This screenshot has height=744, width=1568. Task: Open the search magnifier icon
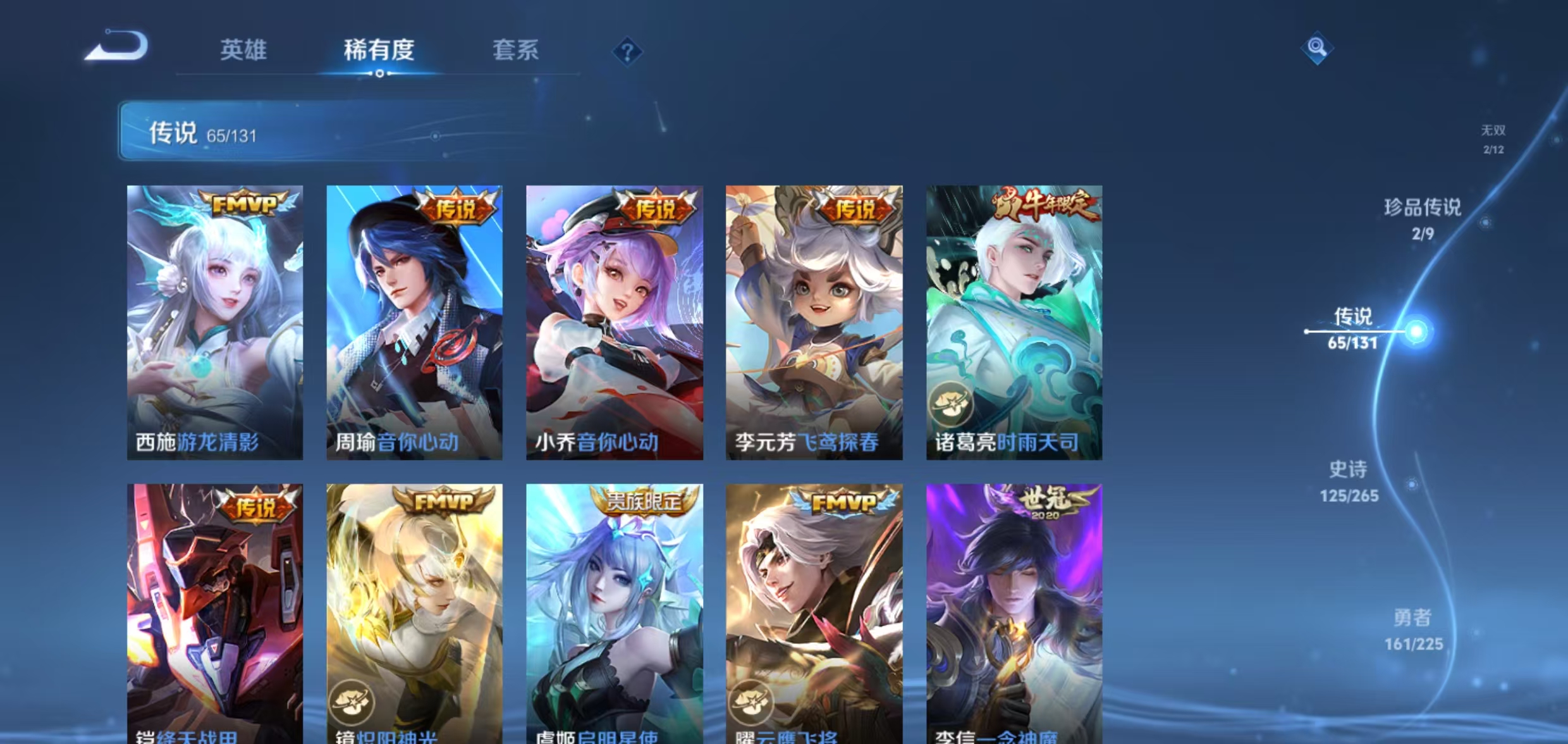pos(1318,47)
